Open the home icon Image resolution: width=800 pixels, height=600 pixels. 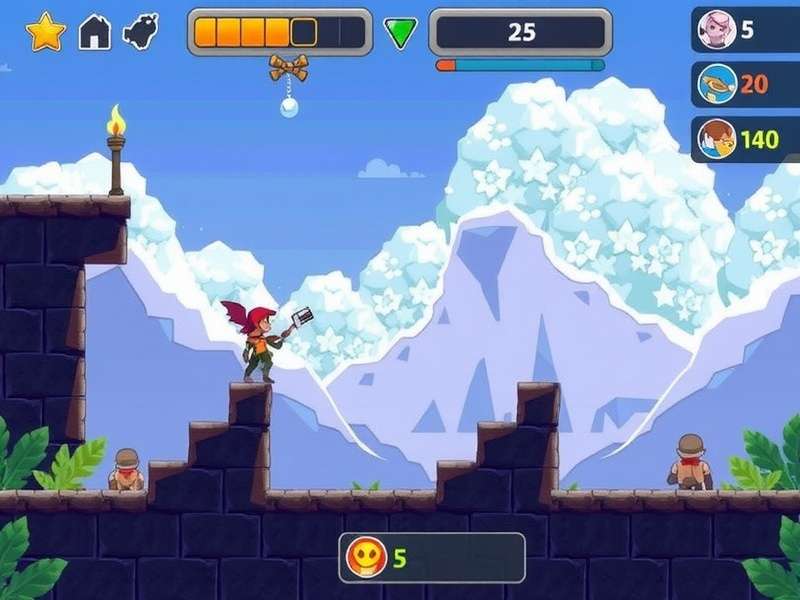(x=95, y=32)
